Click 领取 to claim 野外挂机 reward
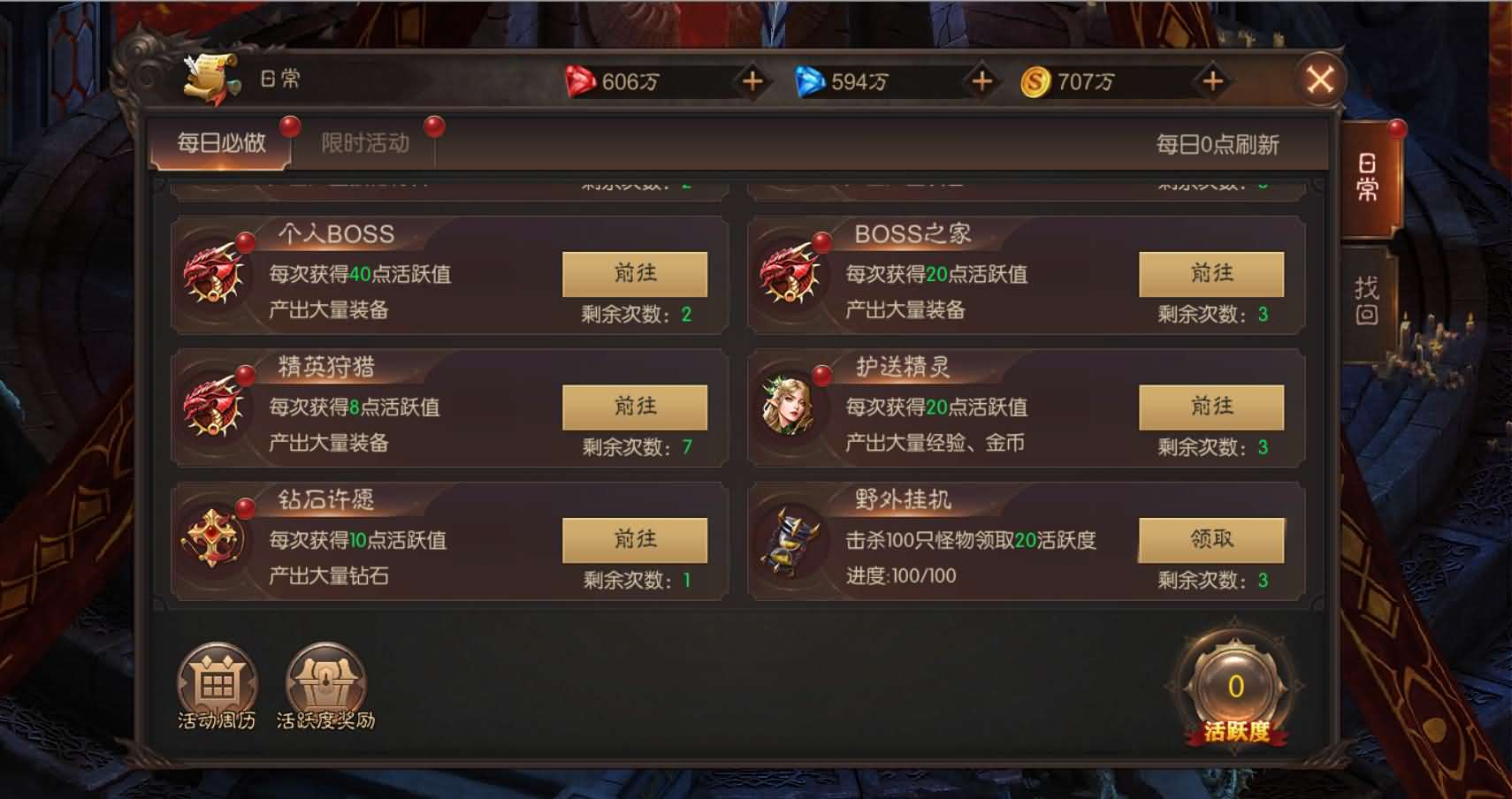 [1212, 539]
